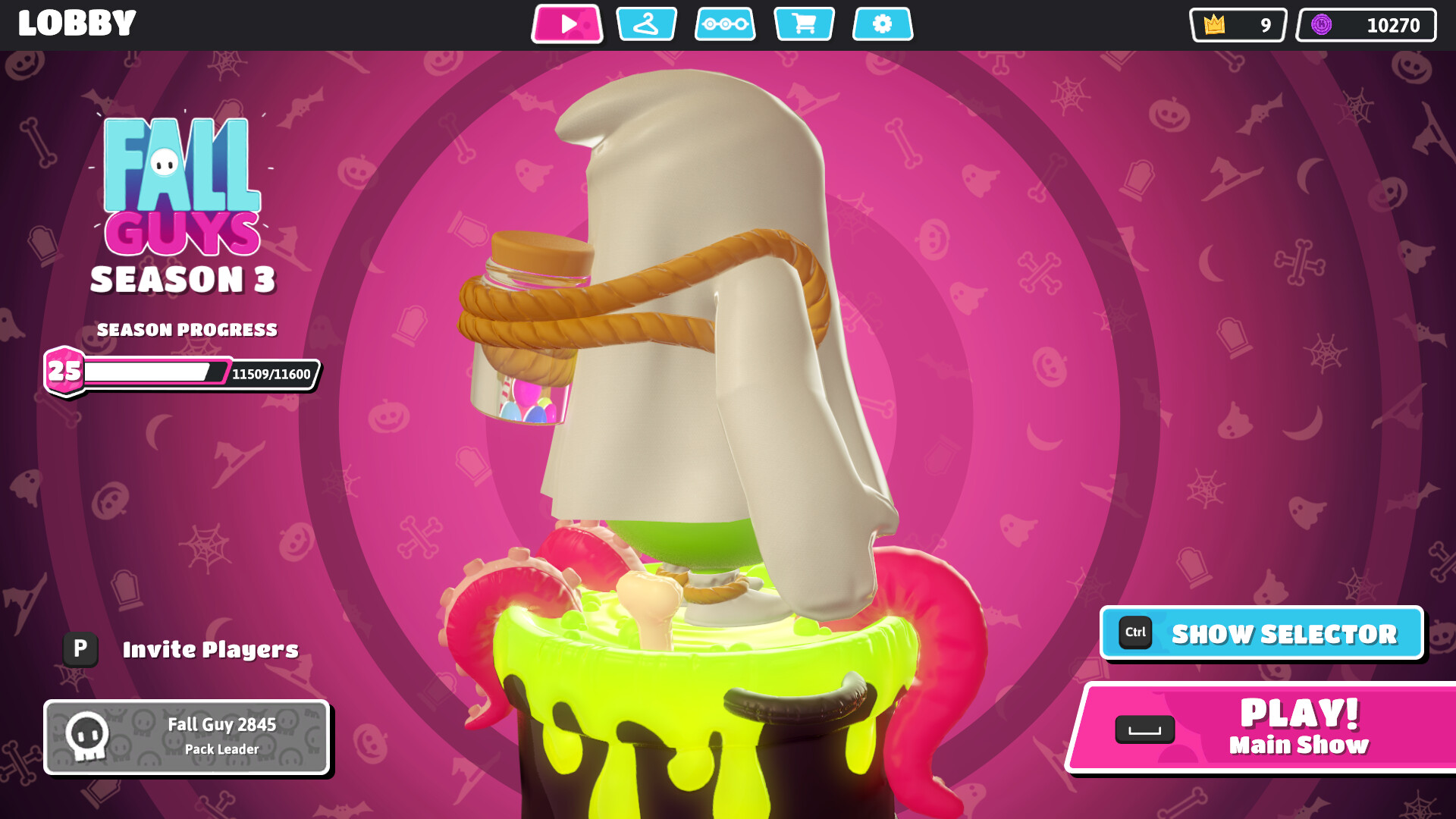Switch to the play tab
Viewport: 1456px width, 819px height.
[x=567, y=24]
